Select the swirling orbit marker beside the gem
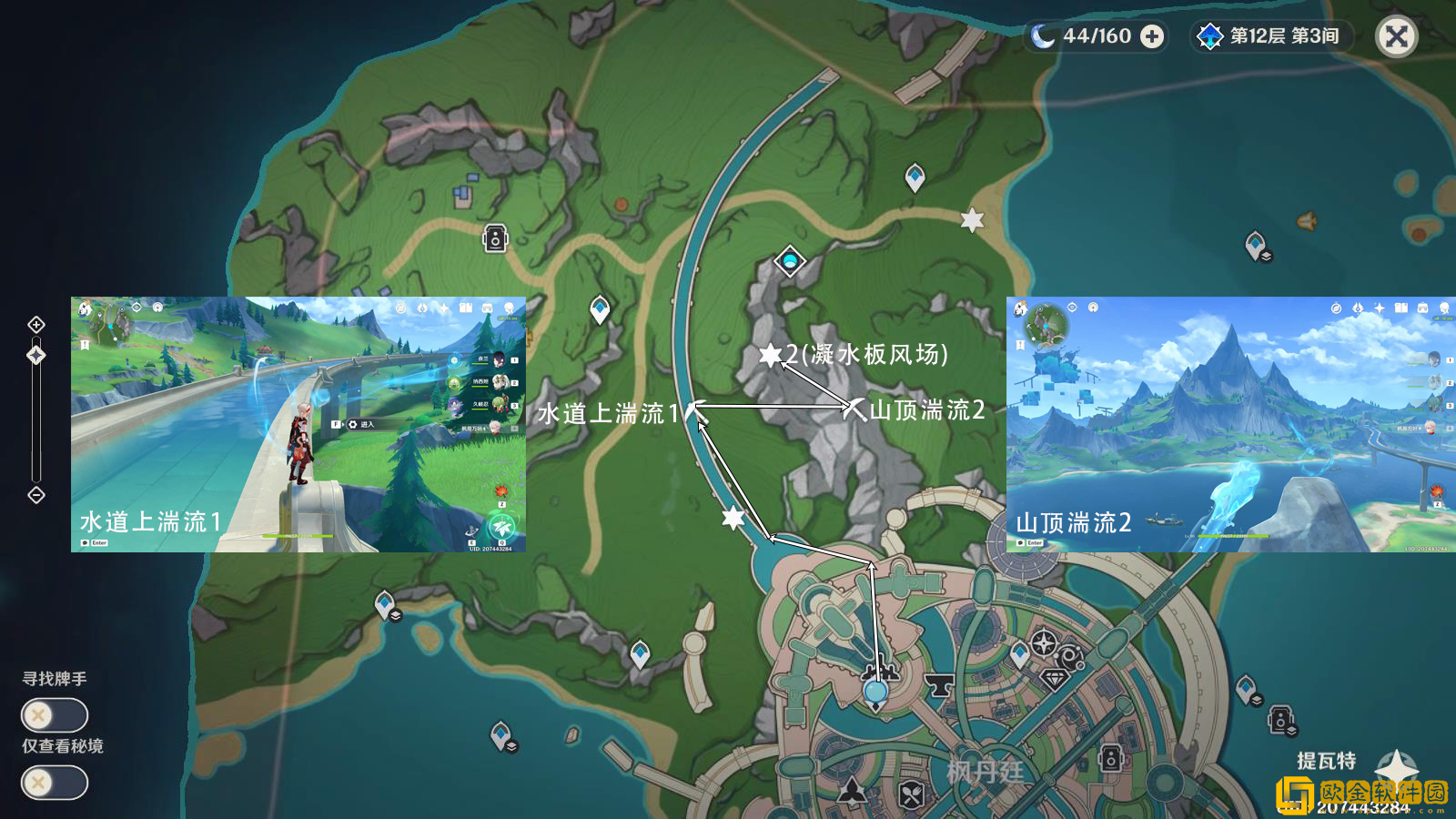1456x819 pixels. click(1071, 655)
